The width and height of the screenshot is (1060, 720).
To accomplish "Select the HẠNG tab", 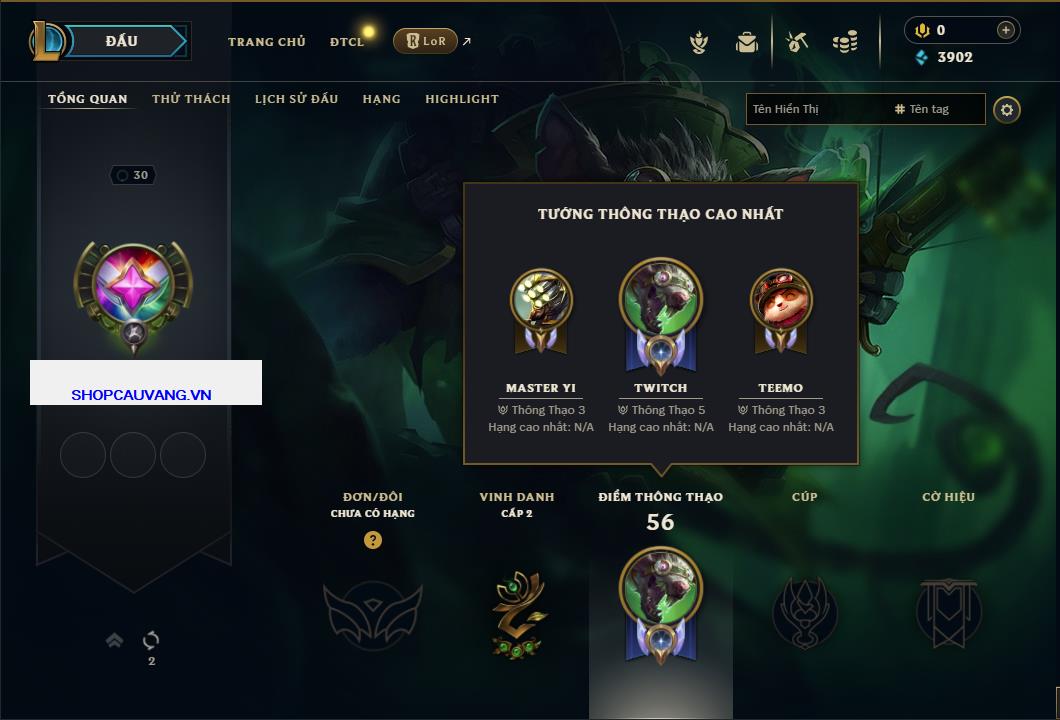I will (381, 99).
